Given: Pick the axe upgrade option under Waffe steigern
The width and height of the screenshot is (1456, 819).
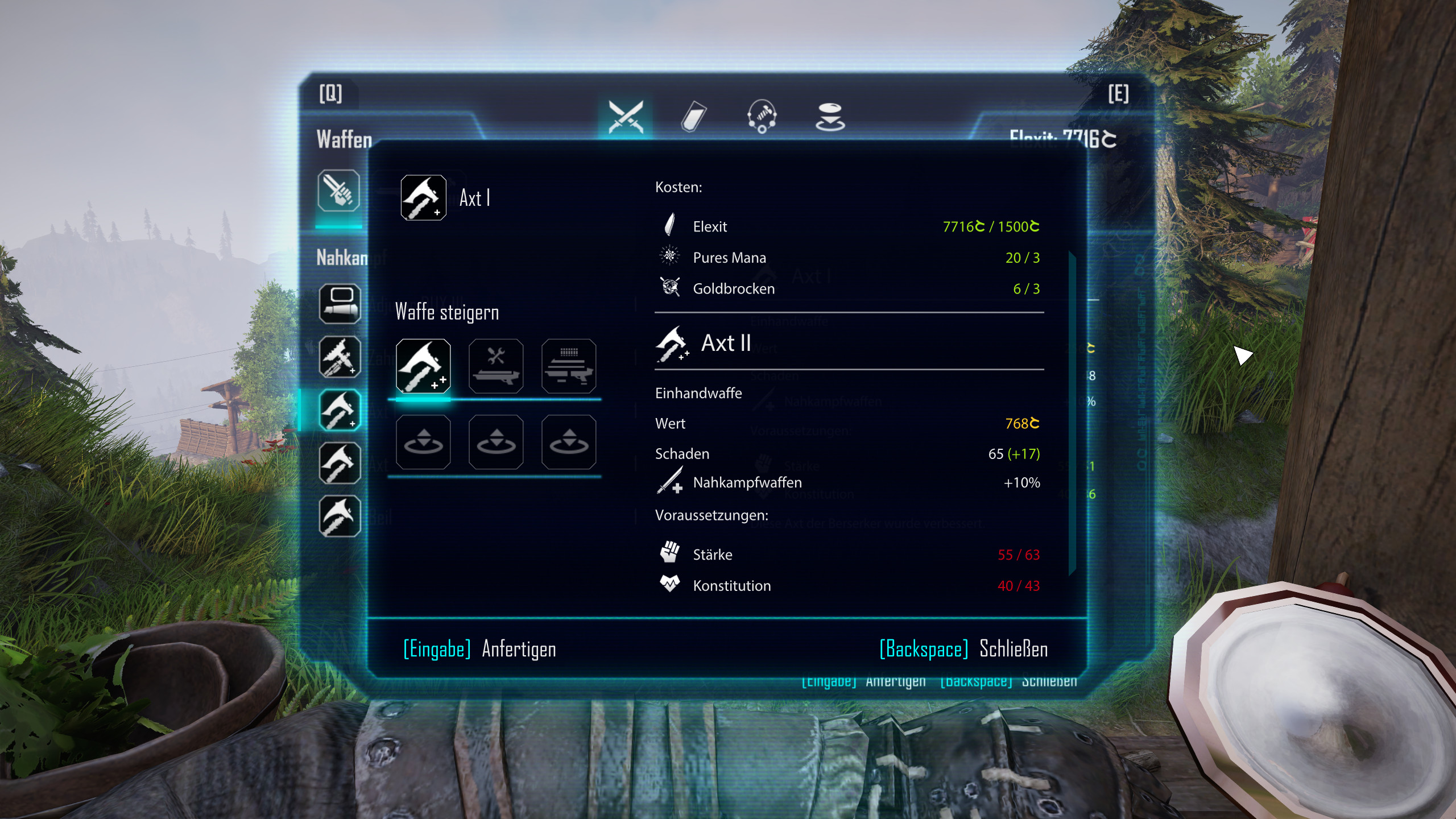Looking at the screenshot, I should pyautogui.click(x=423, y=366).
